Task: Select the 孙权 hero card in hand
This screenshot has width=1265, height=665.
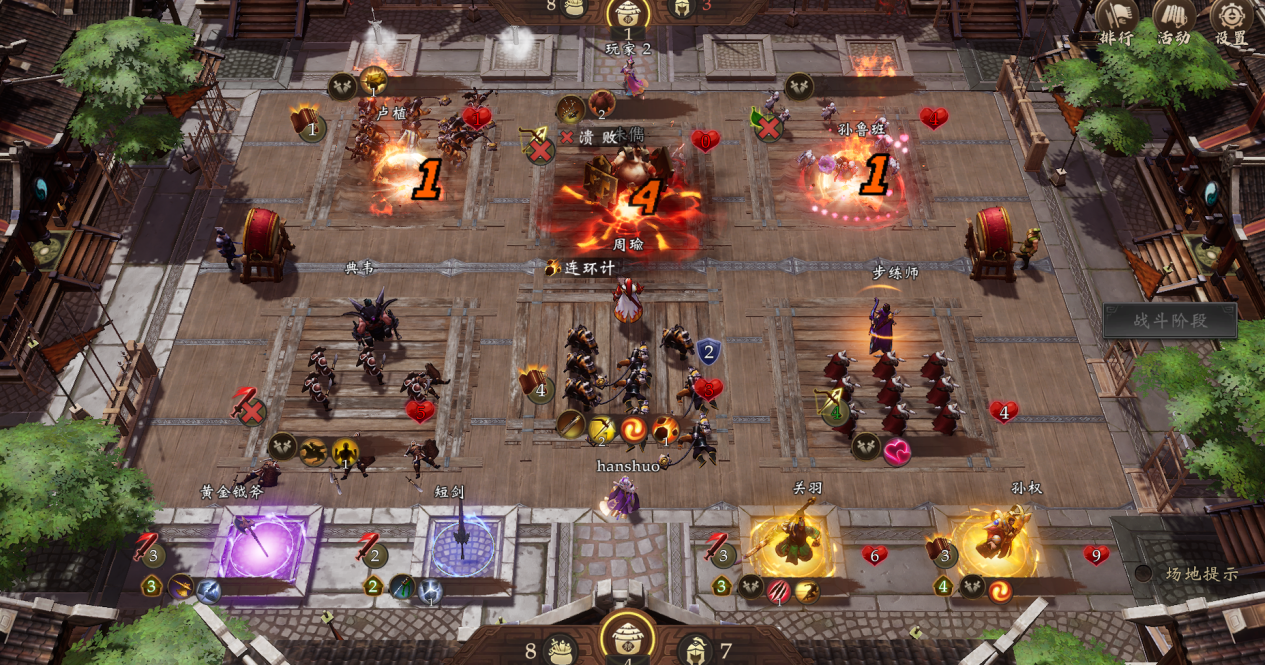Action: click(x=996, y=541)
